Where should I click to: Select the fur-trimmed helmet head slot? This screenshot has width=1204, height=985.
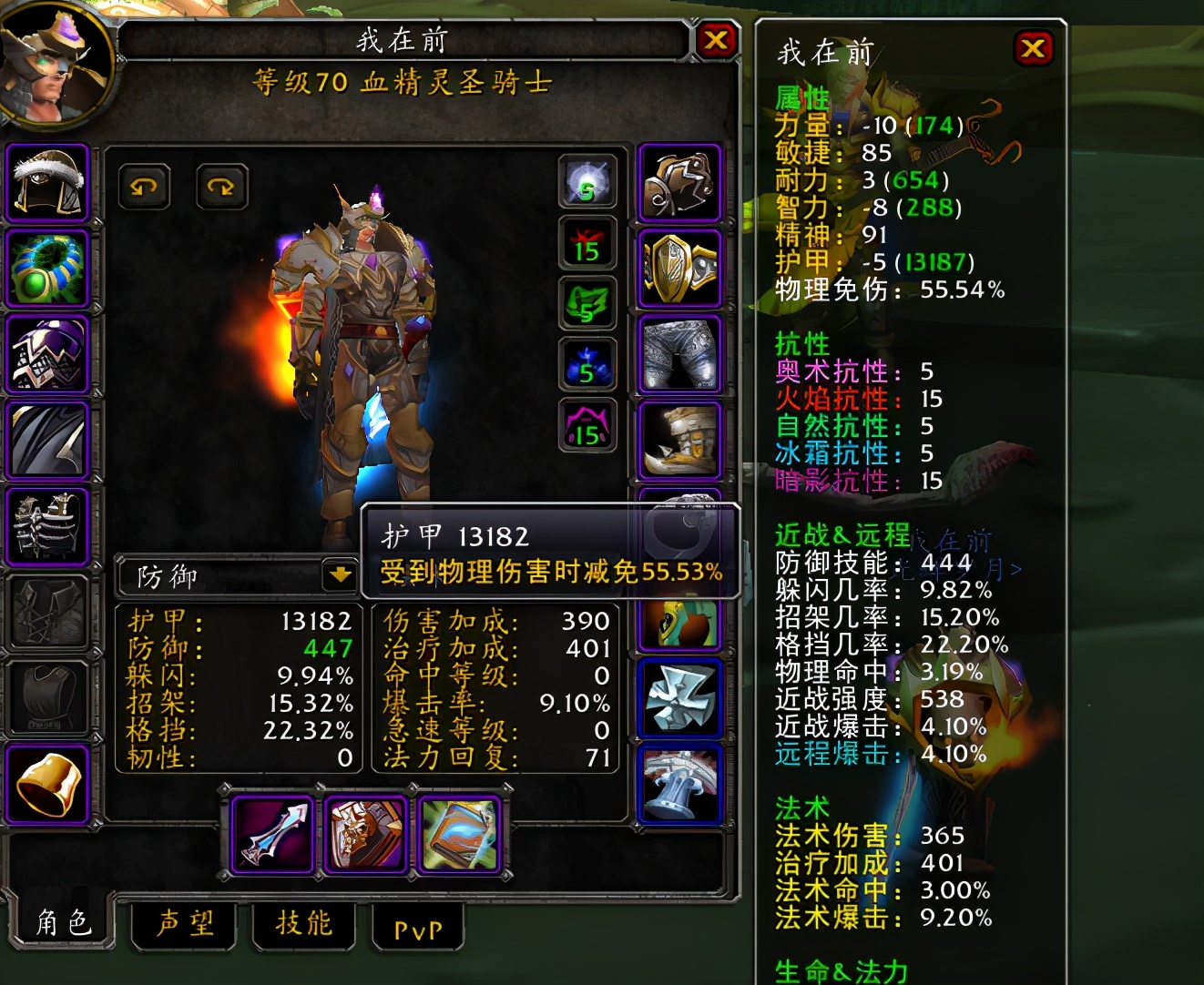[x=48, y=183]
